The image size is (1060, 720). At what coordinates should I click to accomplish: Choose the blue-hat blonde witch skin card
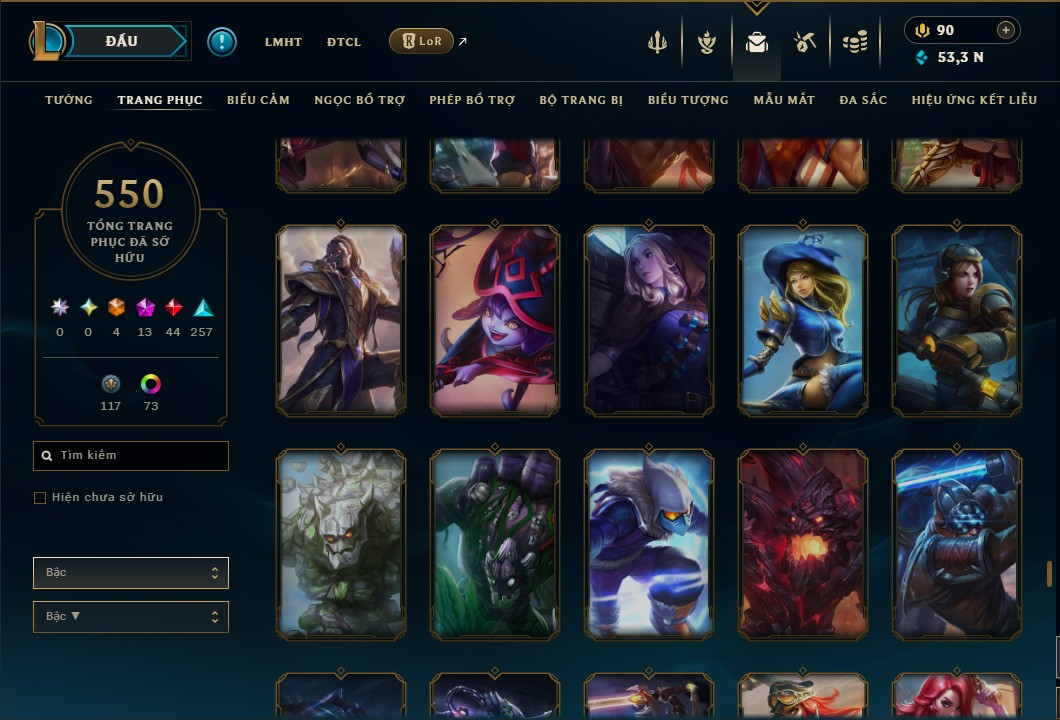[803, 320]
